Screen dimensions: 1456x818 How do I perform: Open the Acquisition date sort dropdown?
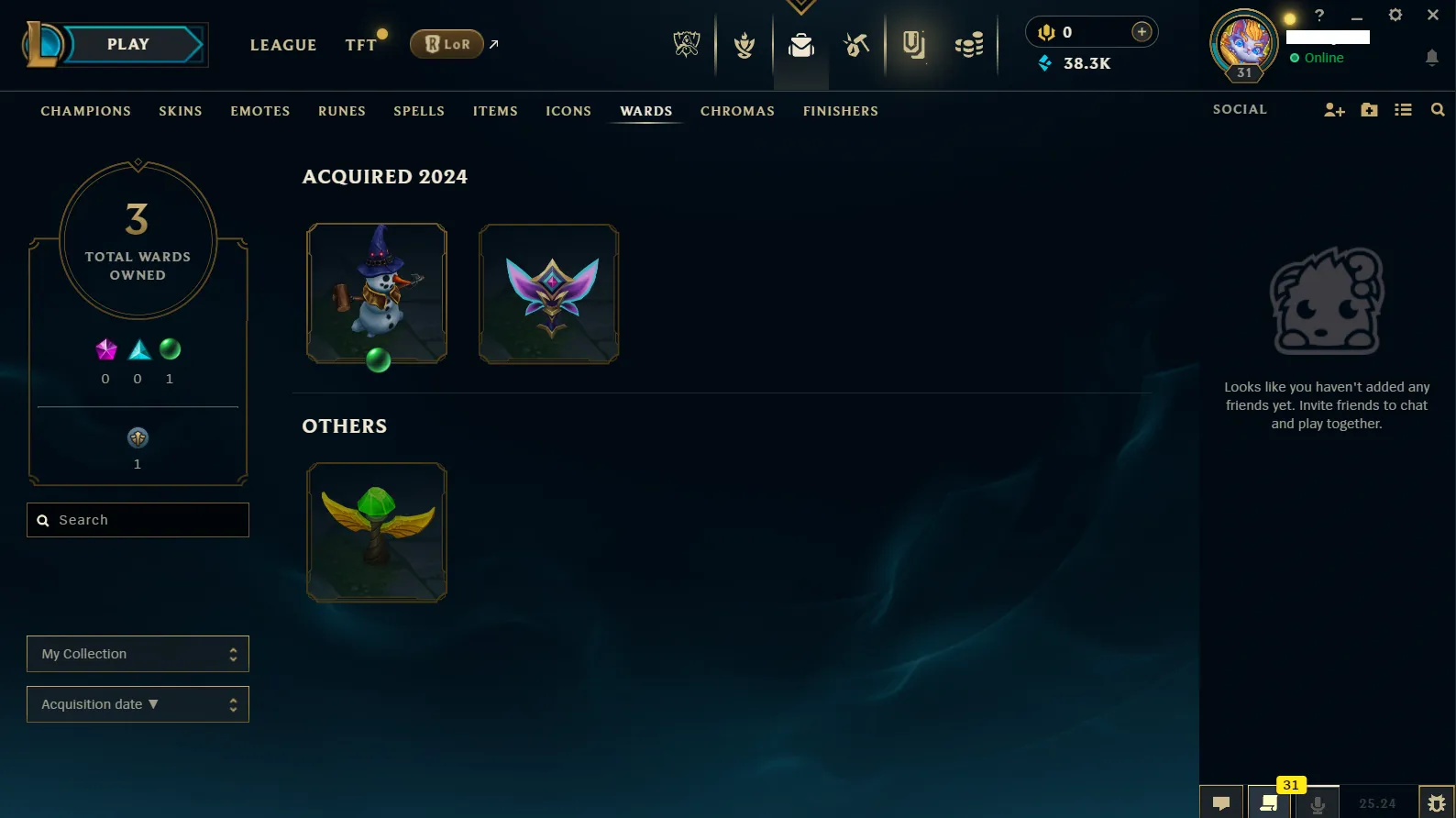click(138, 704)
